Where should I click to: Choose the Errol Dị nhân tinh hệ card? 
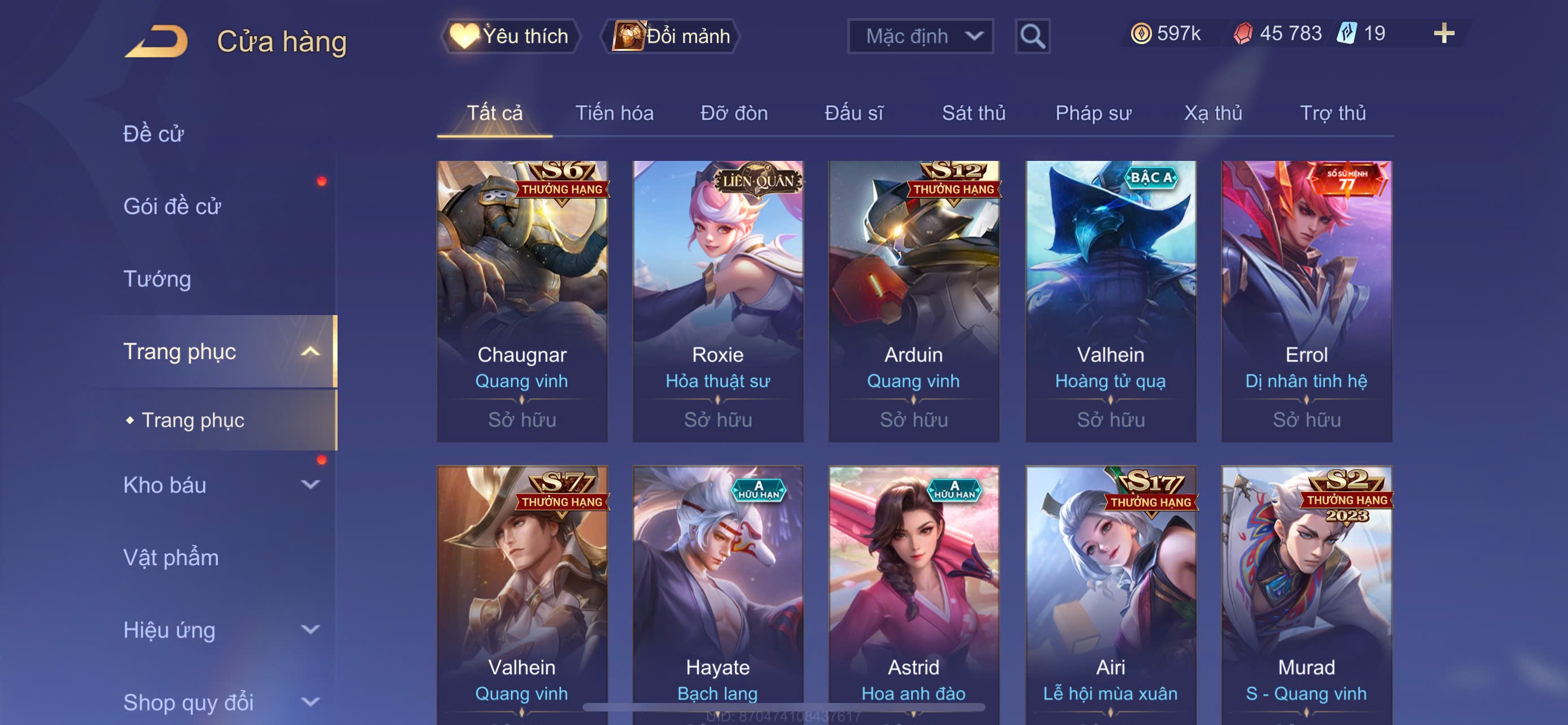pyautogui.click(x=1306, y=302)
